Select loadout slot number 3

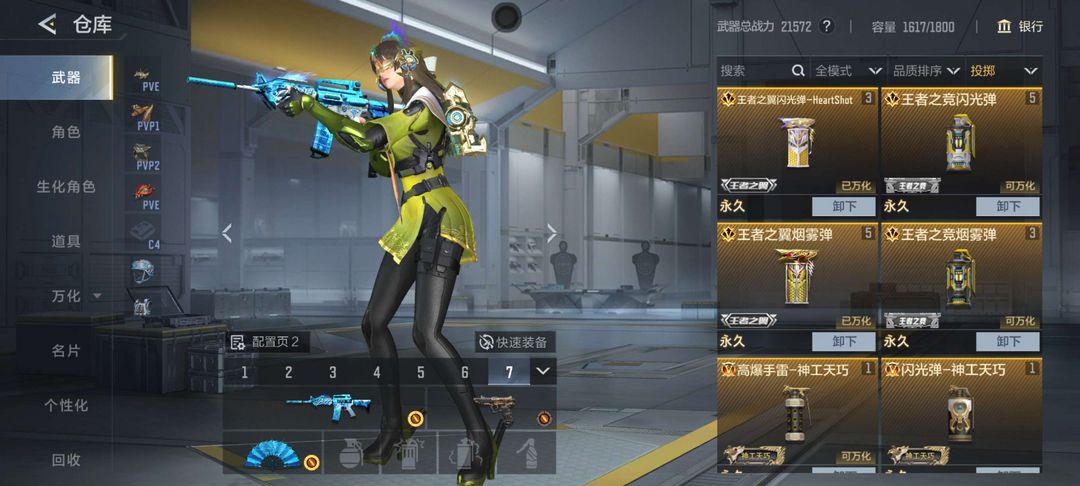pos(333,372)
